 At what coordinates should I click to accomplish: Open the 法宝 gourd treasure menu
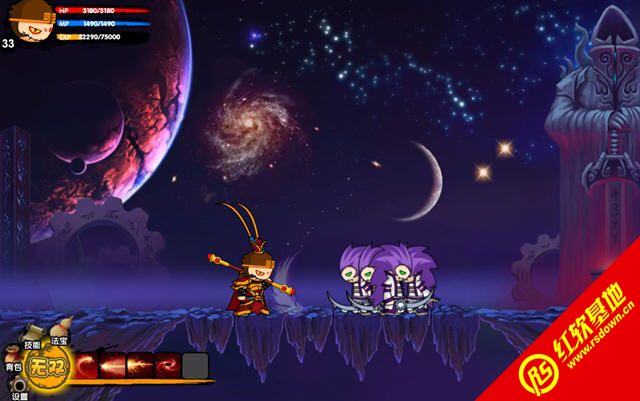[x=58, y=329]
